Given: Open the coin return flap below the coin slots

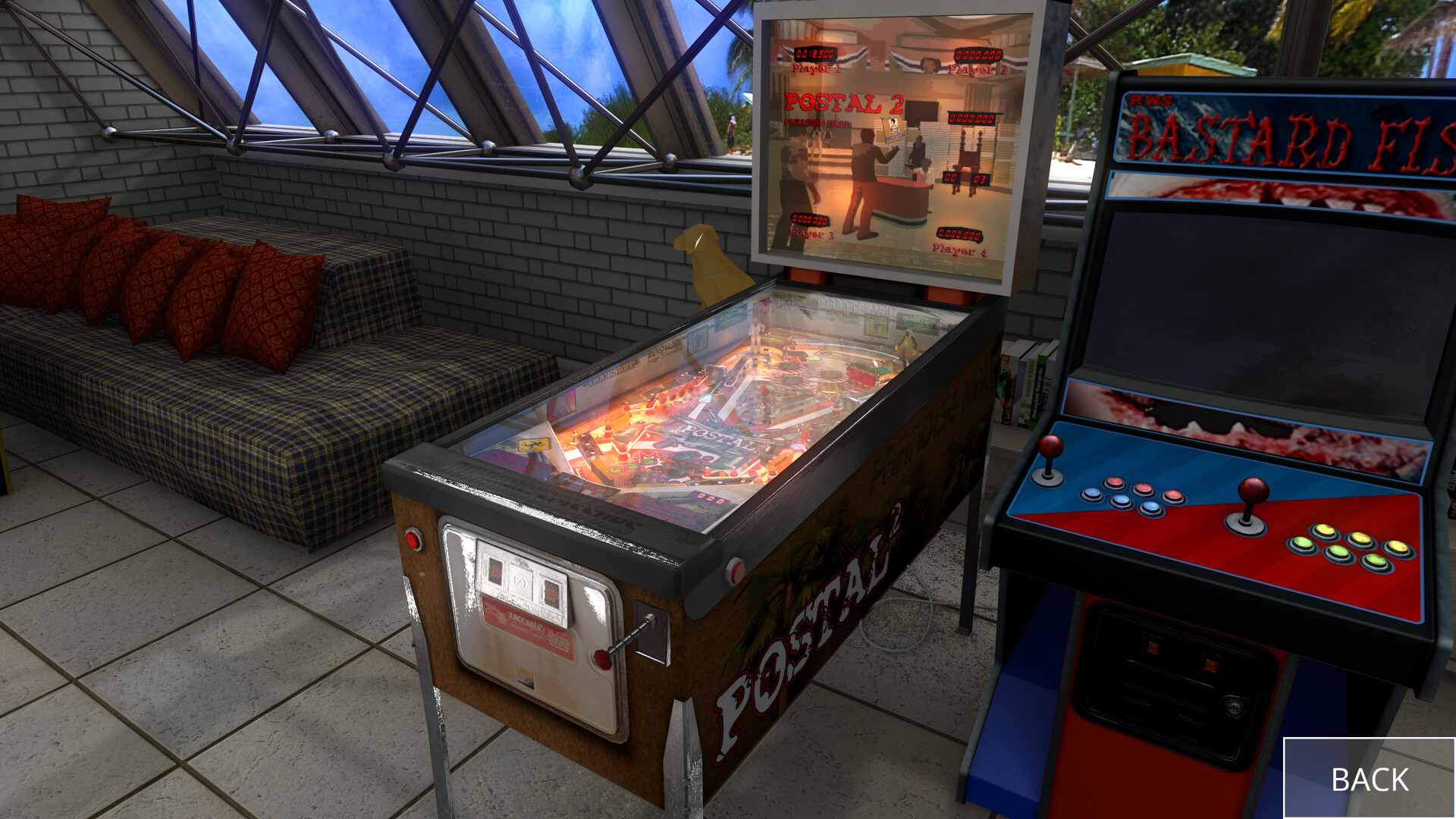Looking at the screenshot, I should (524, 677).
